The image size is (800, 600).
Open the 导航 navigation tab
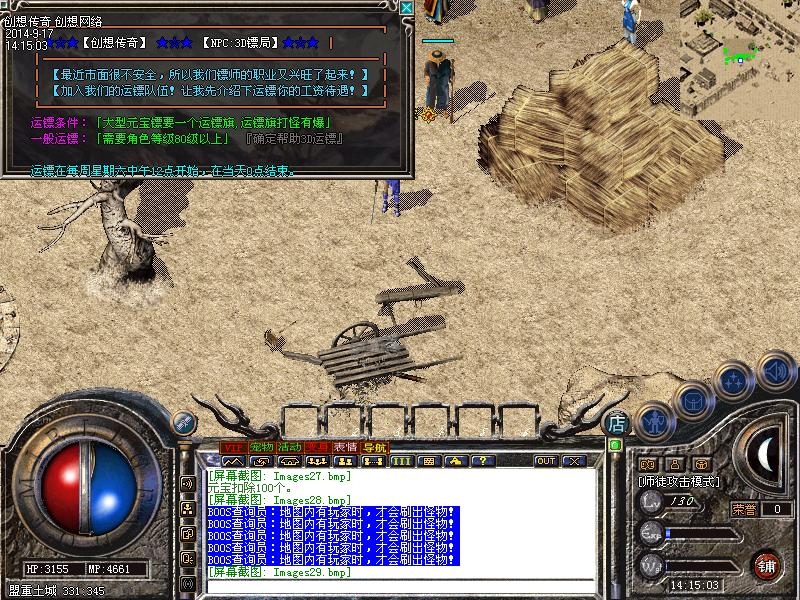(x=375, y=447)
